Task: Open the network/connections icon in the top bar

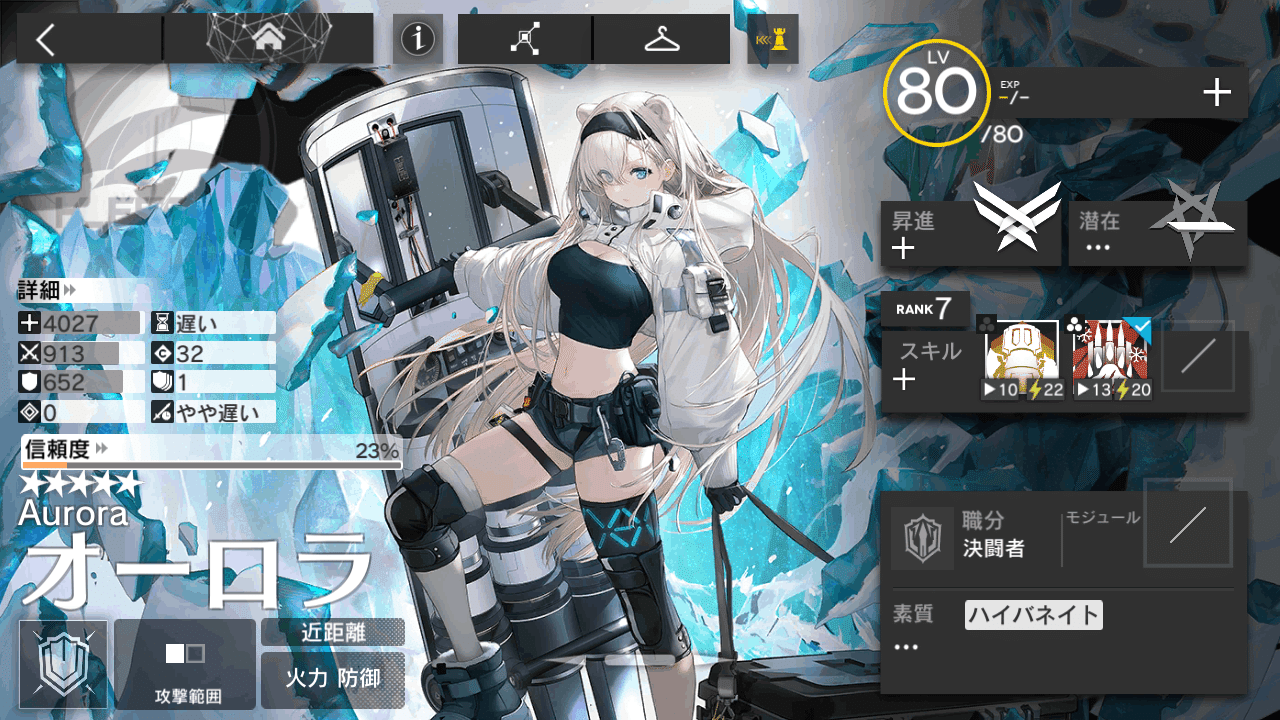Action: (x=522, y=38)
